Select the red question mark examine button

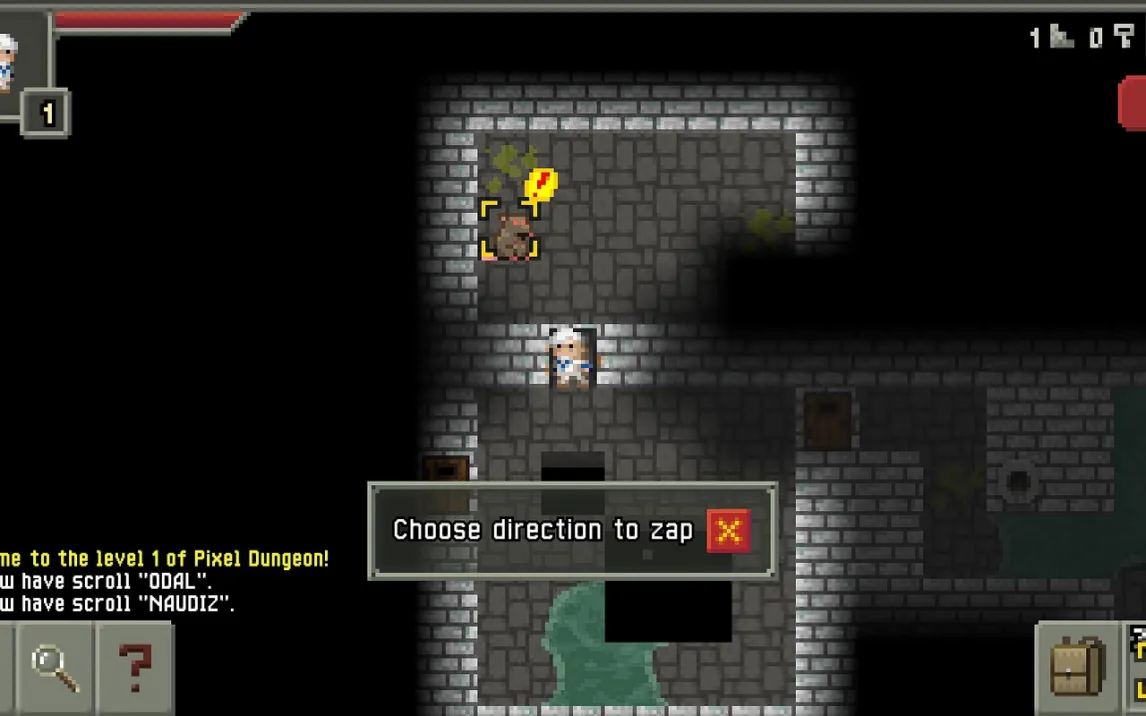pos(135,667)
